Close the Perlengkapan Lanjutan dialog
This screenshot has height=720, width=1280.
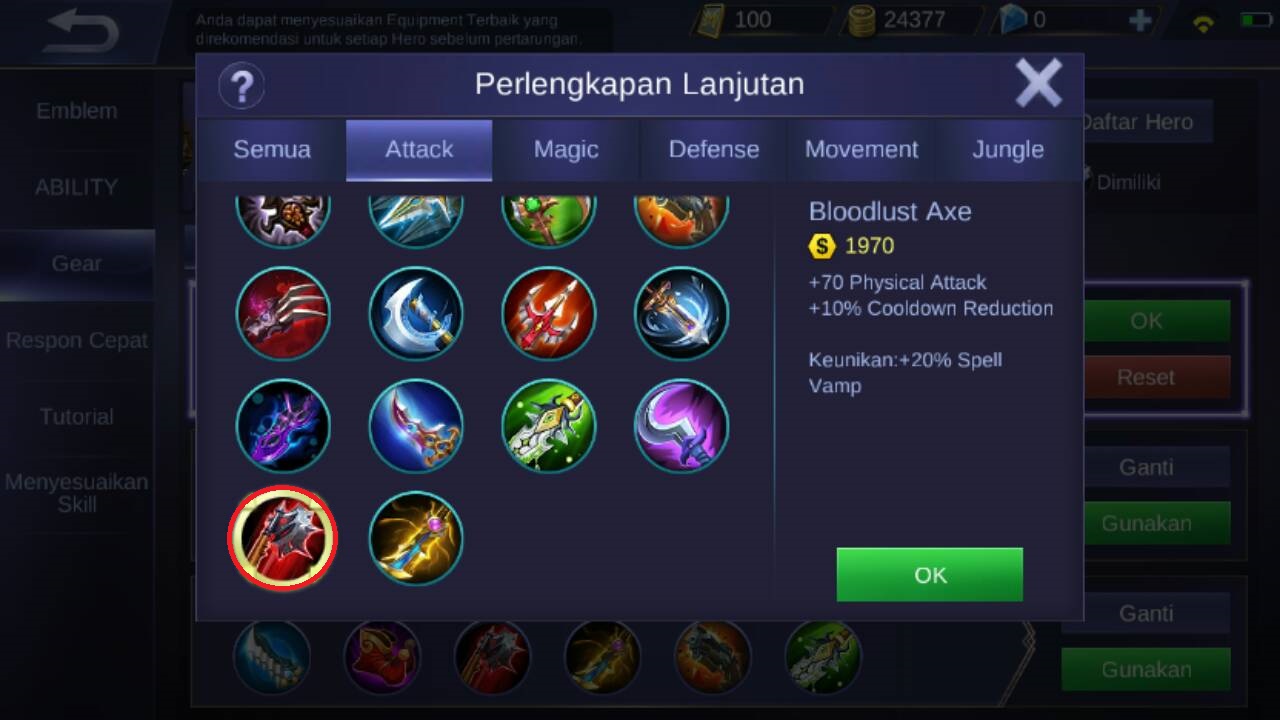coord(1038,83)
